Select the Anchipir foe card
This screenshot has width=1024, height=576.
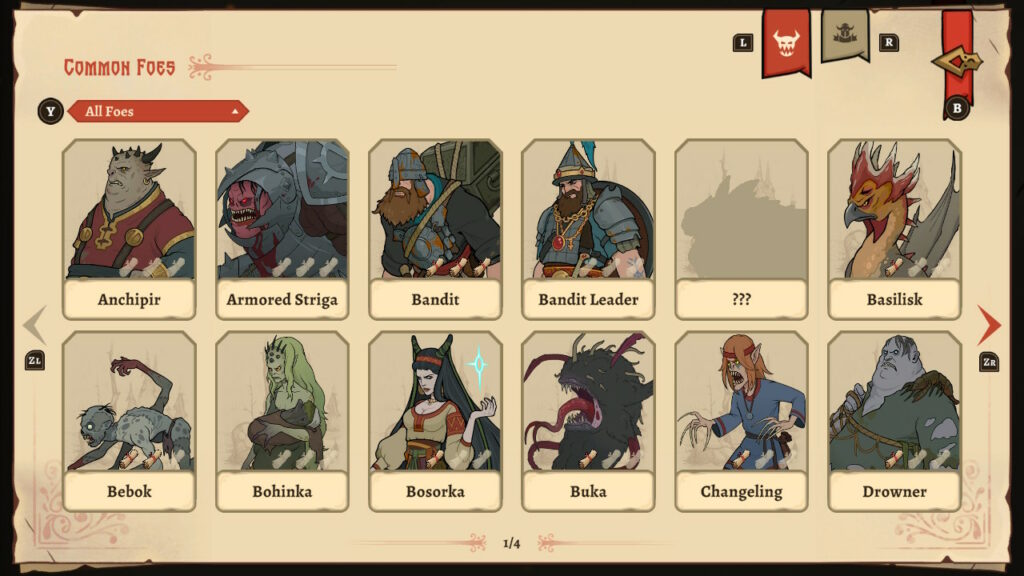(129, 228)
